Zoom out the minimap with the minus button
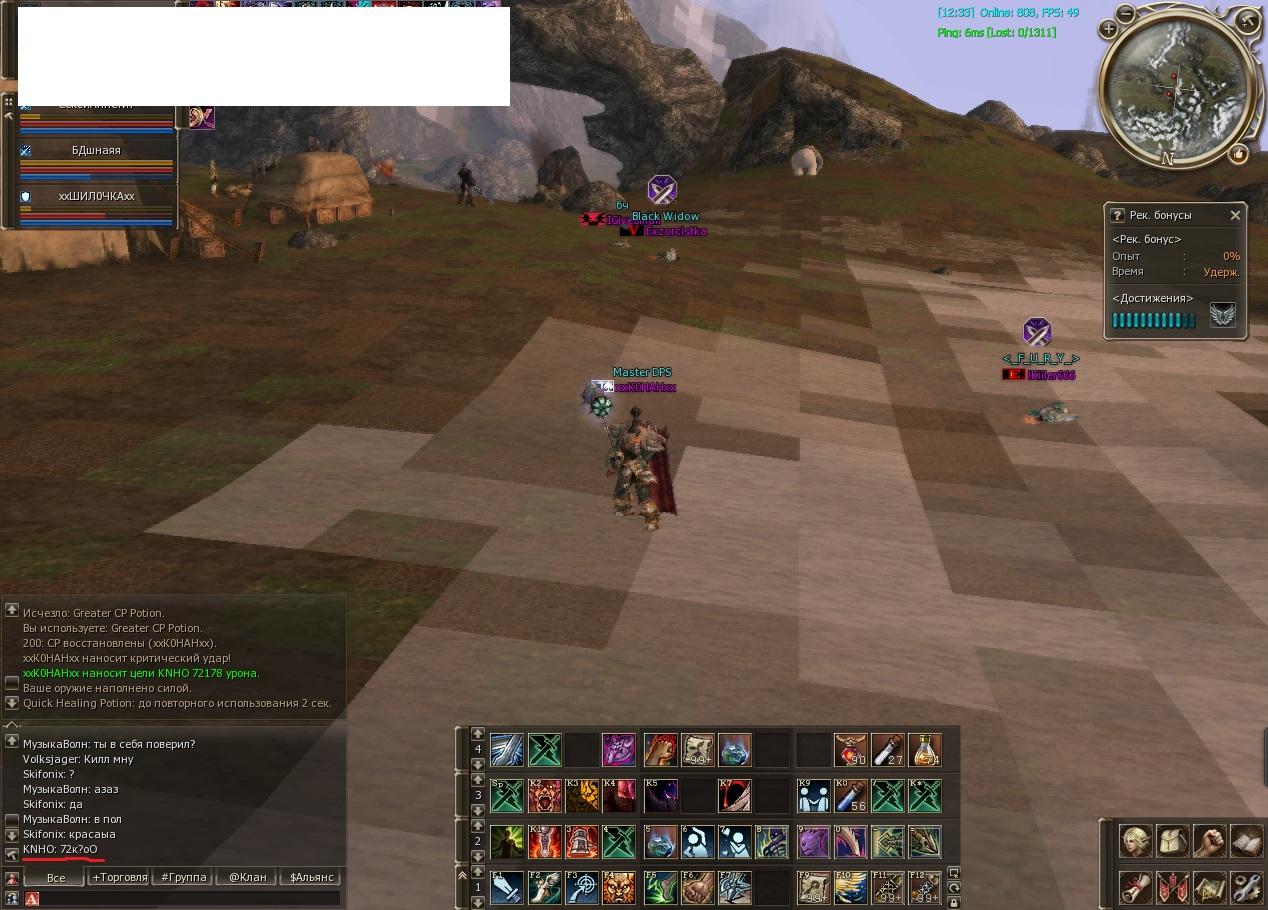This screenshot has height=910, width=1268. (x=1126, y=14)
